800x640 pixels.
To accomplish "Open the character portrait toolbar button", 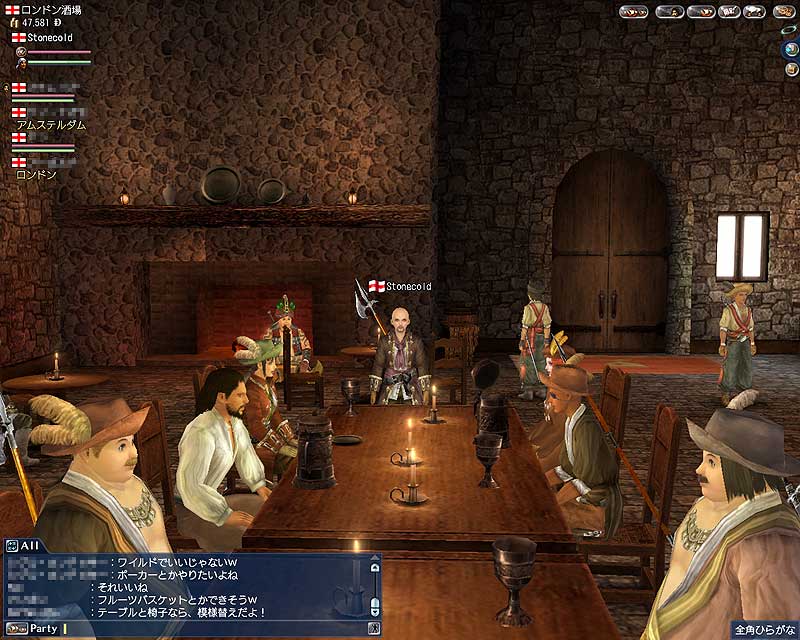I will tap(670, 12).
